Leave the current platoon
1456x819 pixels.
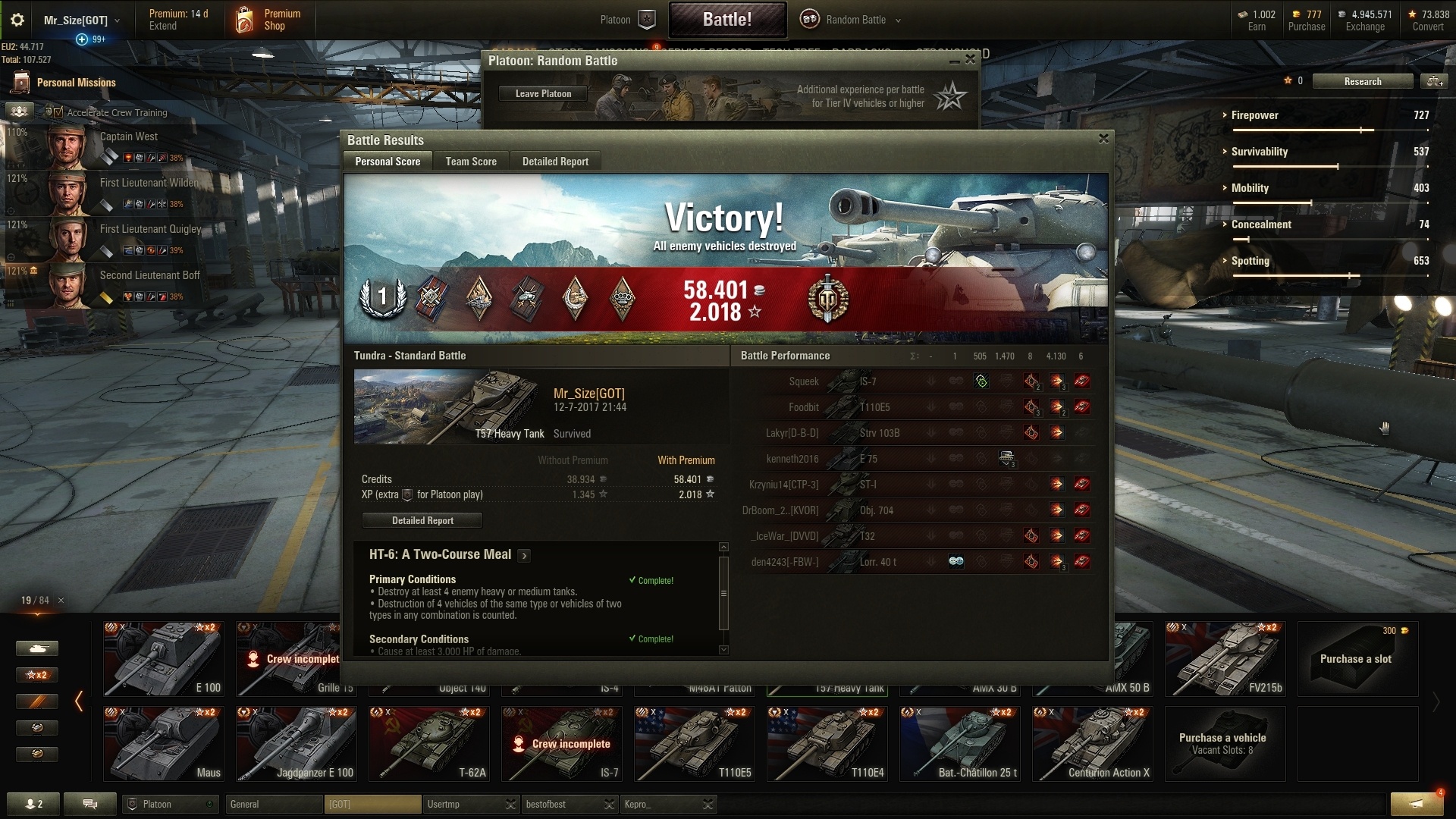click(x=543, y=94)
